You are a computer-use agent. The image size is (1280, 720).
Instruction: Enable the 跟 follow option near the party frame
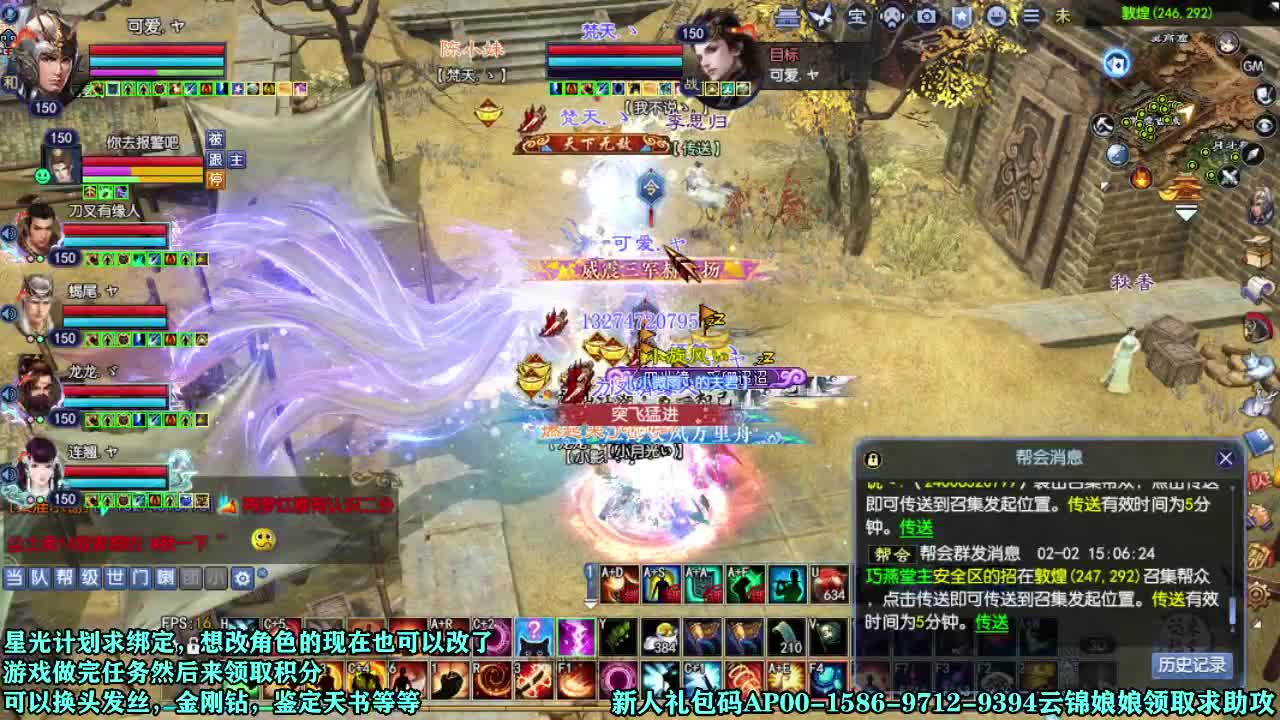pyautogui.click(x=216, y=159)
